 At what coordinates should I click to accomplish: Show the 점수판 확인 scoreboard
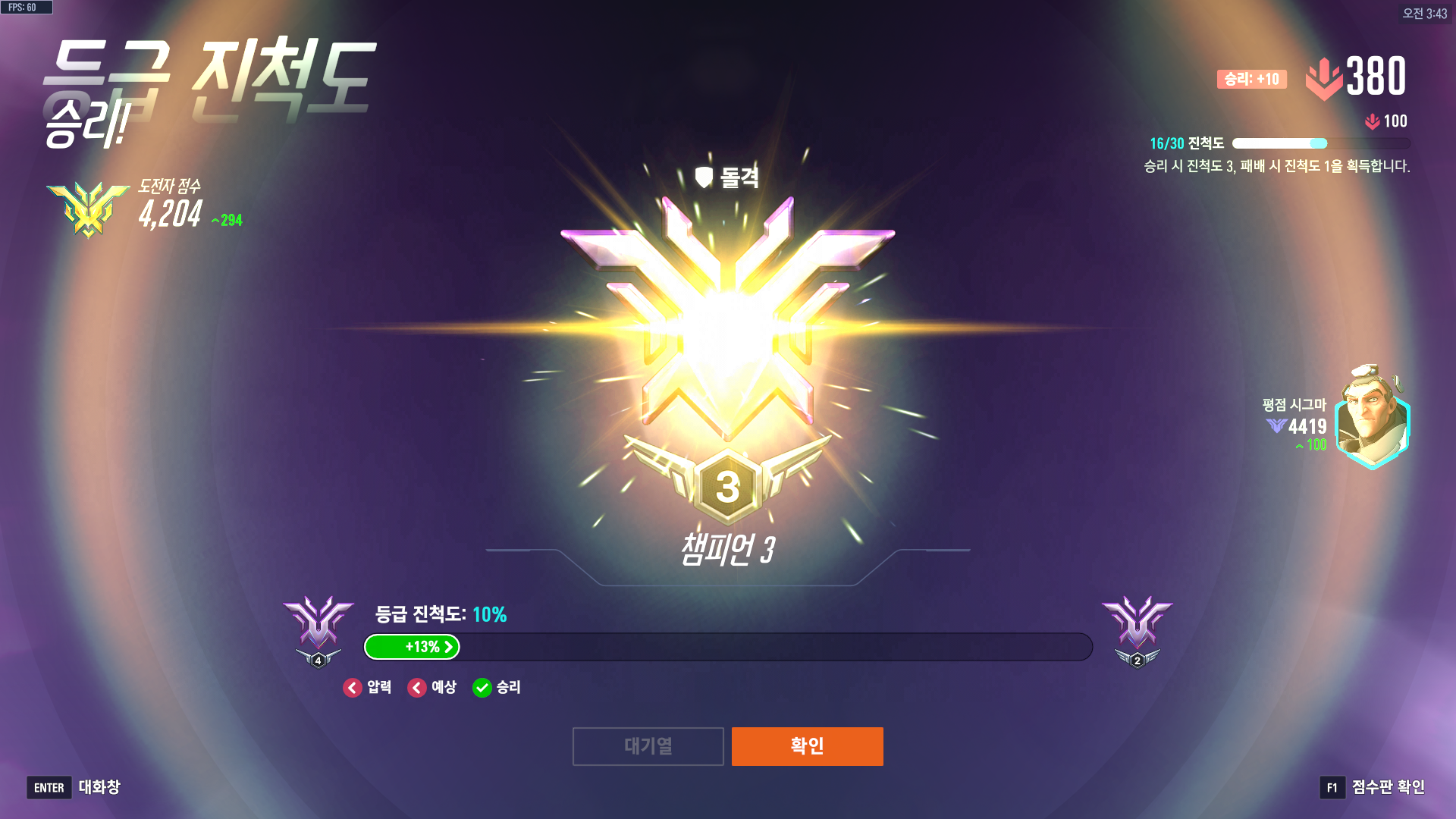[x=1373, y=787]
